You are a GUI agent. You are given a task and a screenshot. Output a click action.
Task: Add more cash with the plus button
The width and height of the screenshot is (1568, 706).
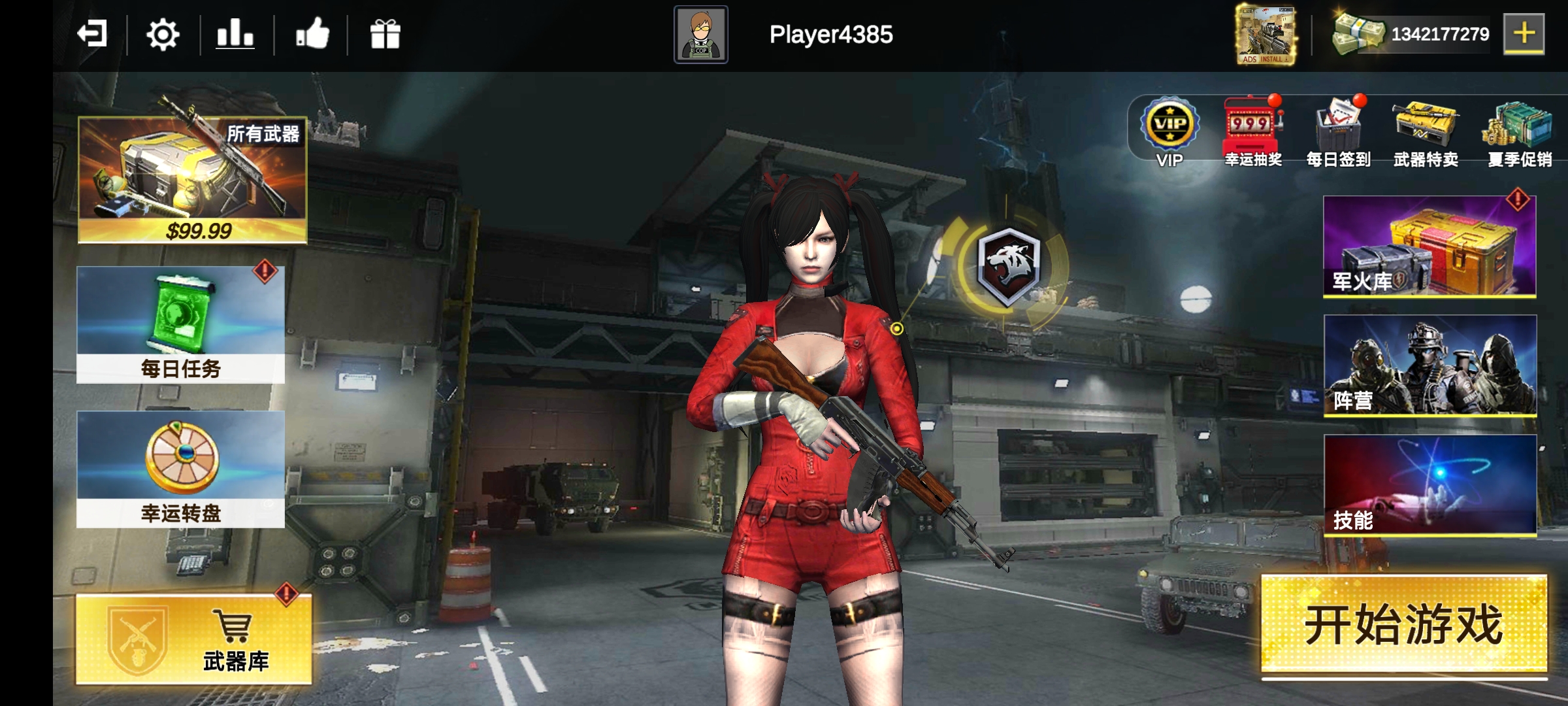coord(1524,33)
